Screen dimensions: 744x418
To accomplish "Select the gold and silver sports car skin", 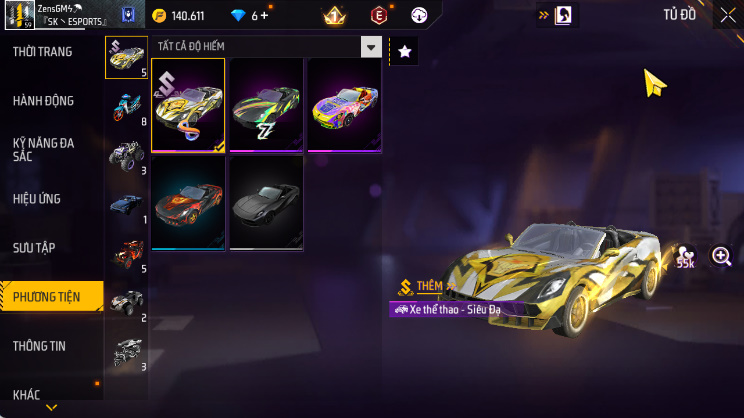I will (x=188, y=104).
